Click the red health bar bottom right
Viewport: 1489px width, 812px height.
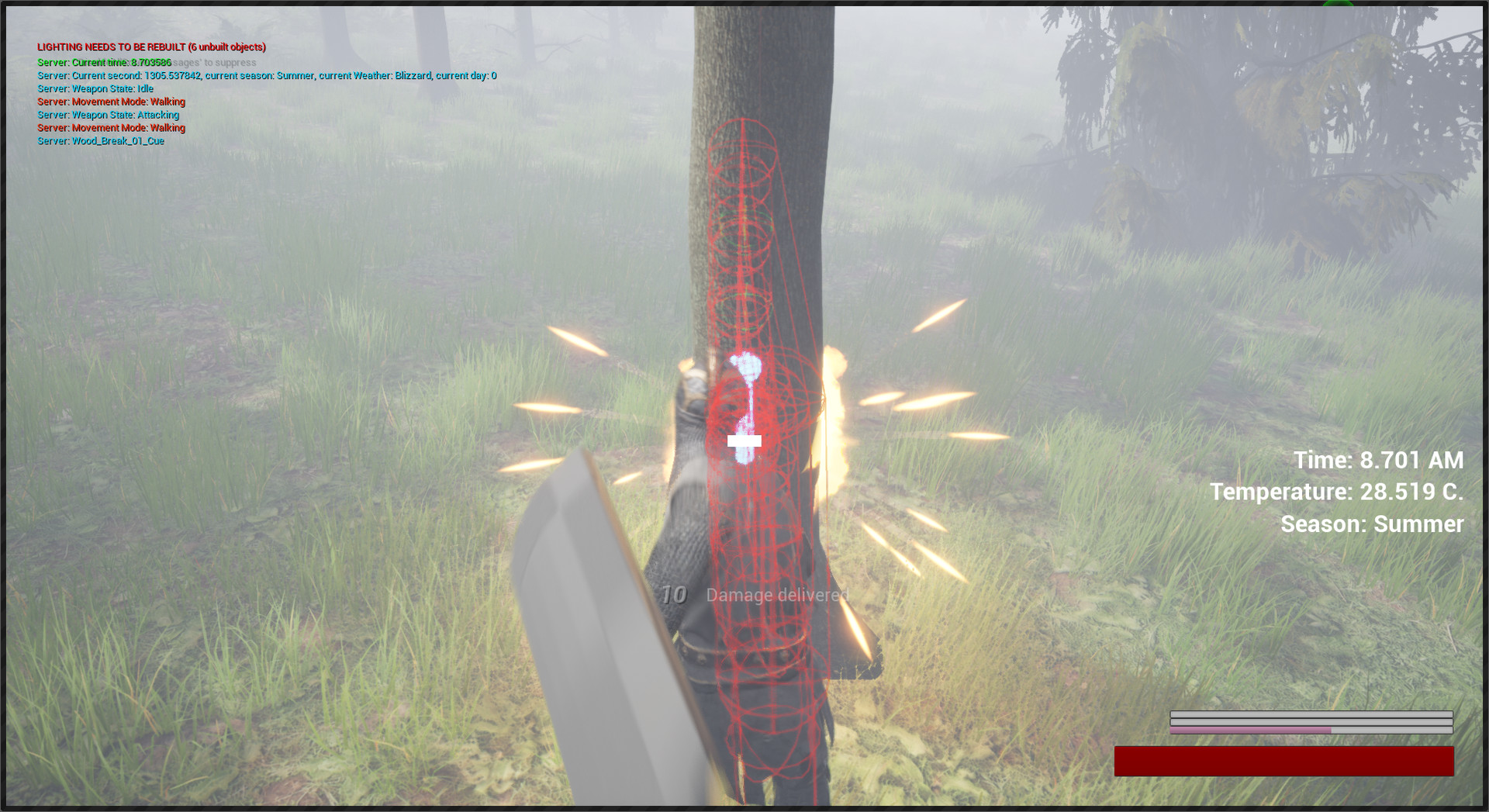1283,761
